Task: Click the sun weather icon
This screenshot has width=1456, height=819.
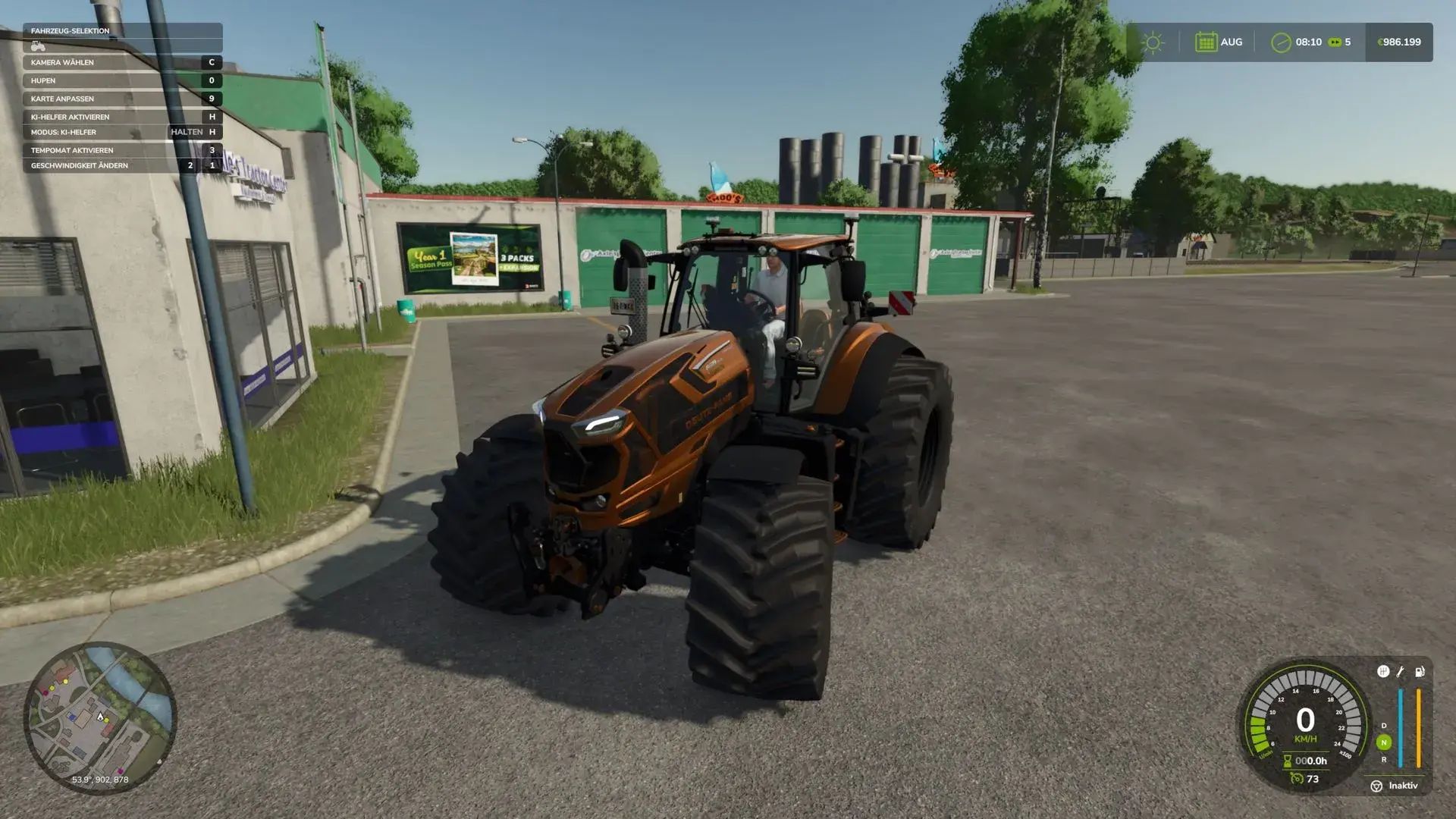Action: [x=1153, y=42]
